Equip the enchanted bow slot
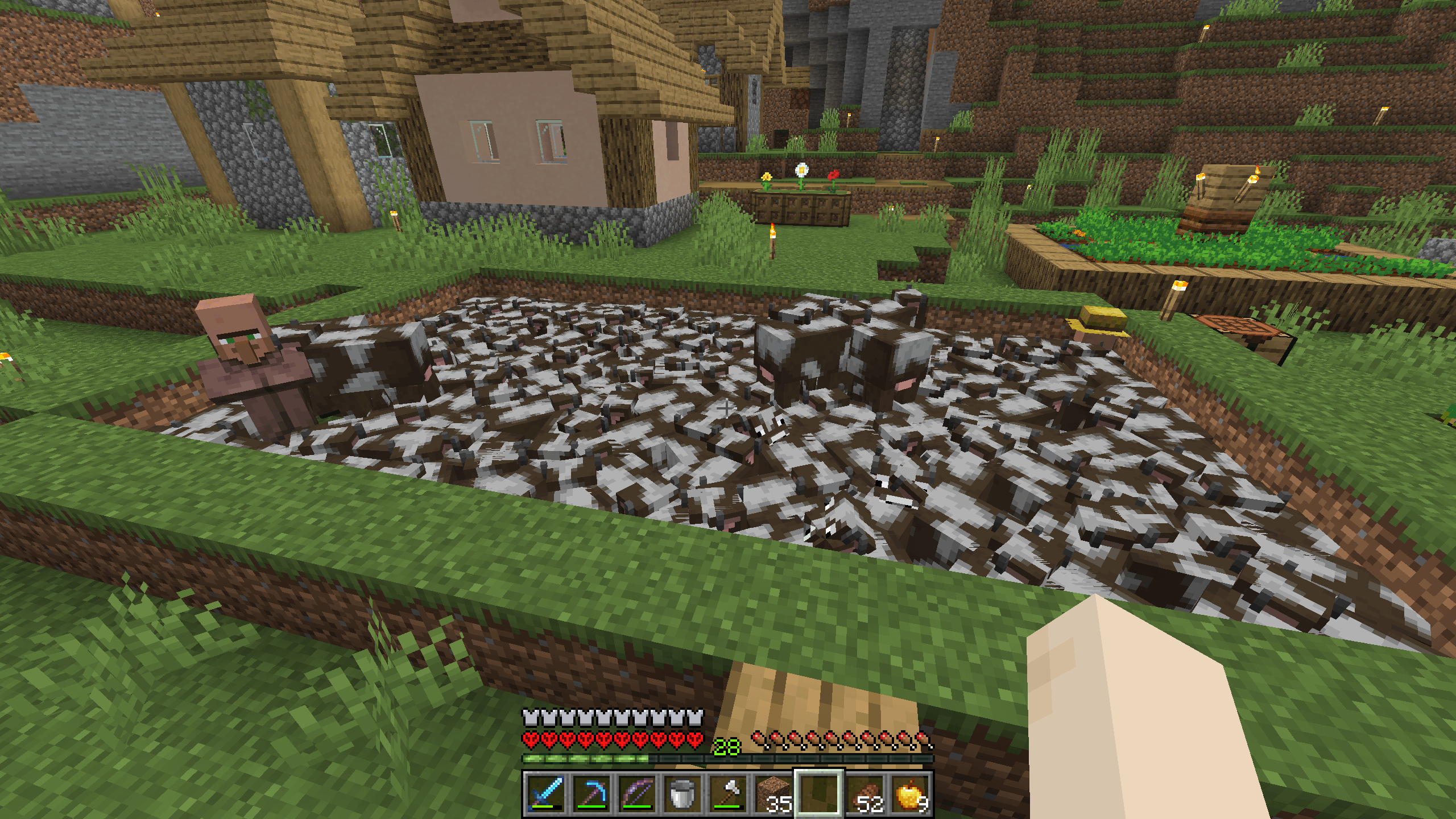Screen dimensions: 1456x819 (637, 793)
